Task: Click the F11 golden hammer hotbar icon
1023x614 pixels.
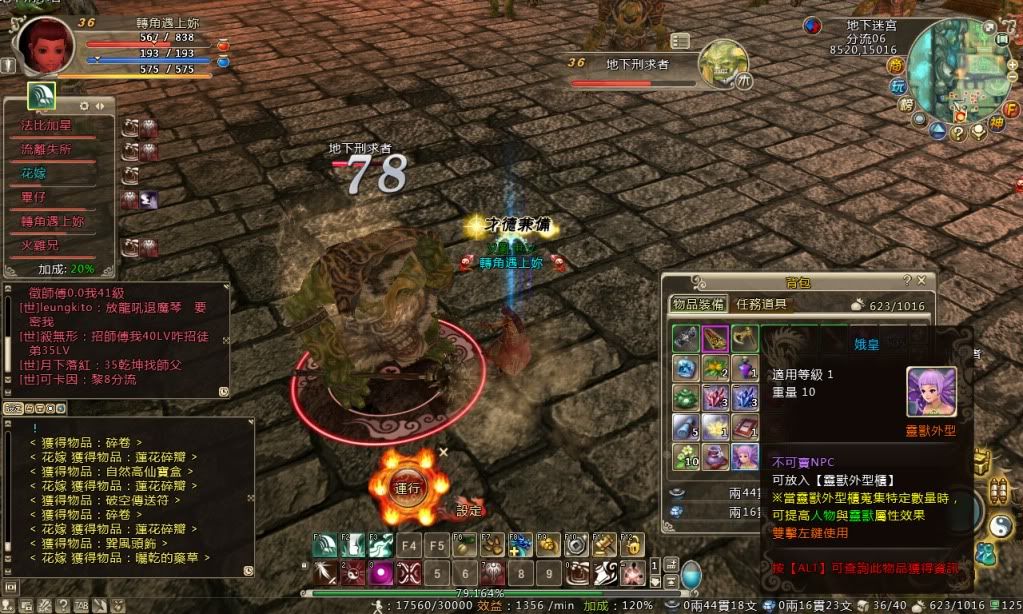Action: click(603, 546)
